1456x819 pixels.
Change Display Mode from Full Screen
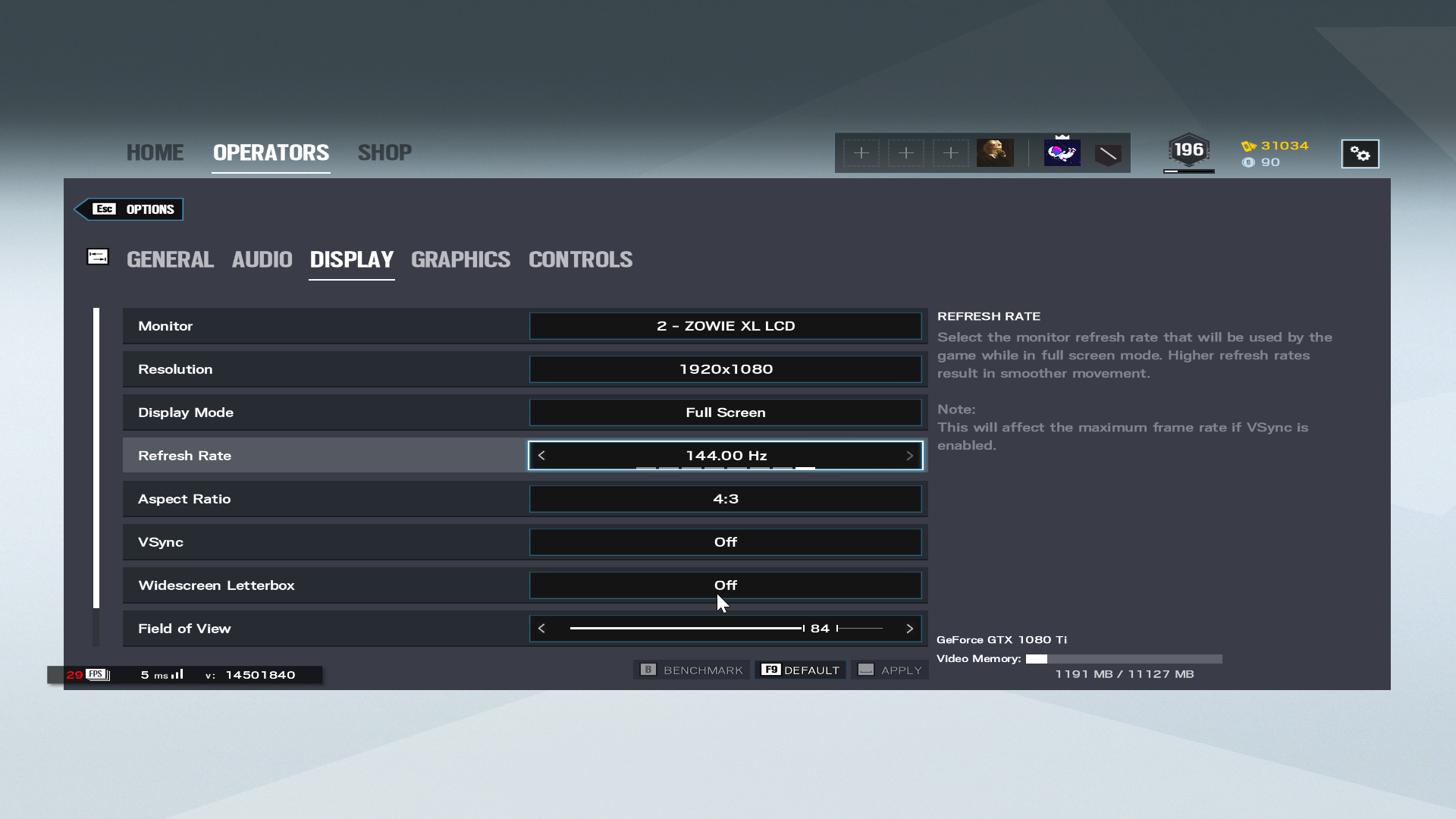pyautogui.click(x=725, y=413)
